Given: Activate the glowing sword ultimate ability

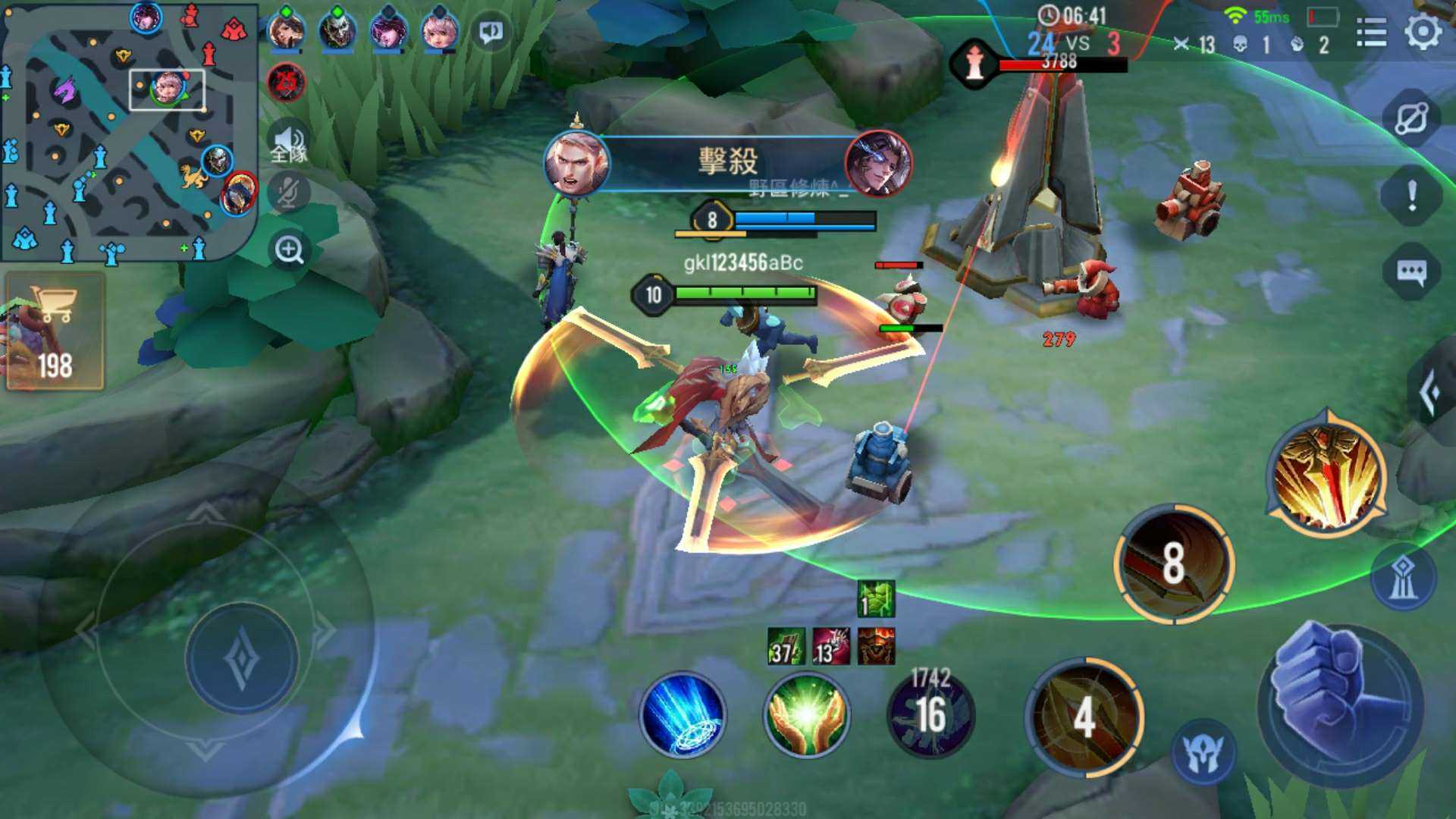Looking at the screenshot, I should tap(1327, 476).
